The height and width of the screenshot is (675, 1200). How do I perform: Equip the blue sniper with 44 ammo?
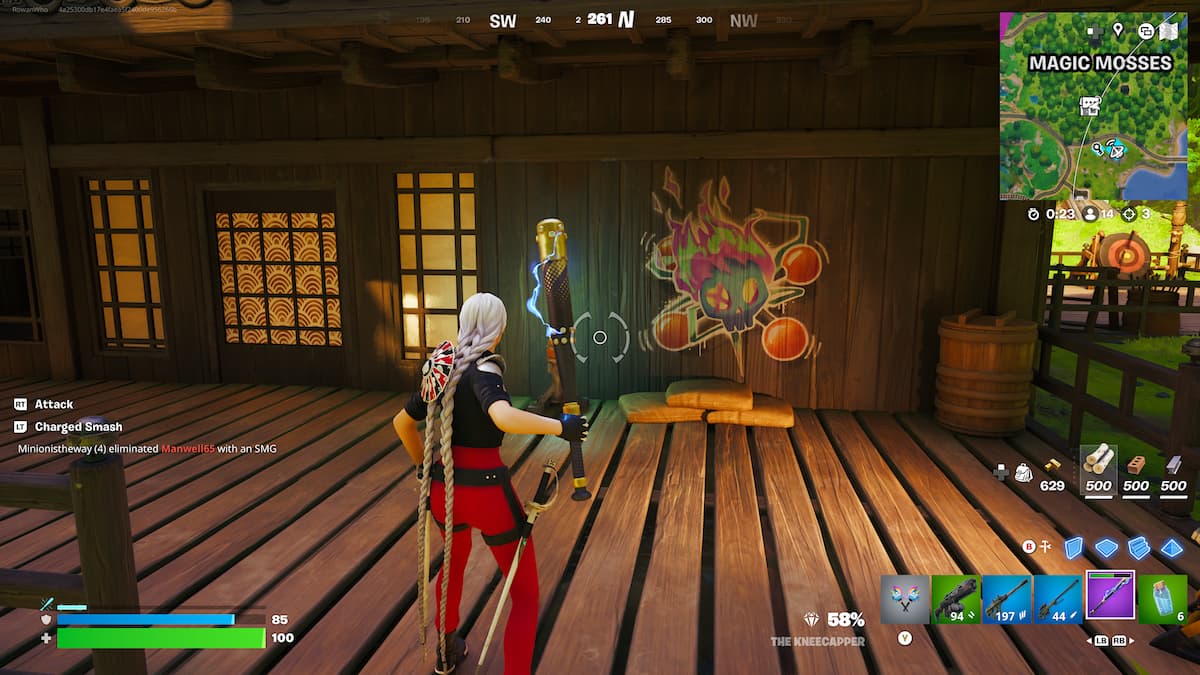(x=1058, y=599)
